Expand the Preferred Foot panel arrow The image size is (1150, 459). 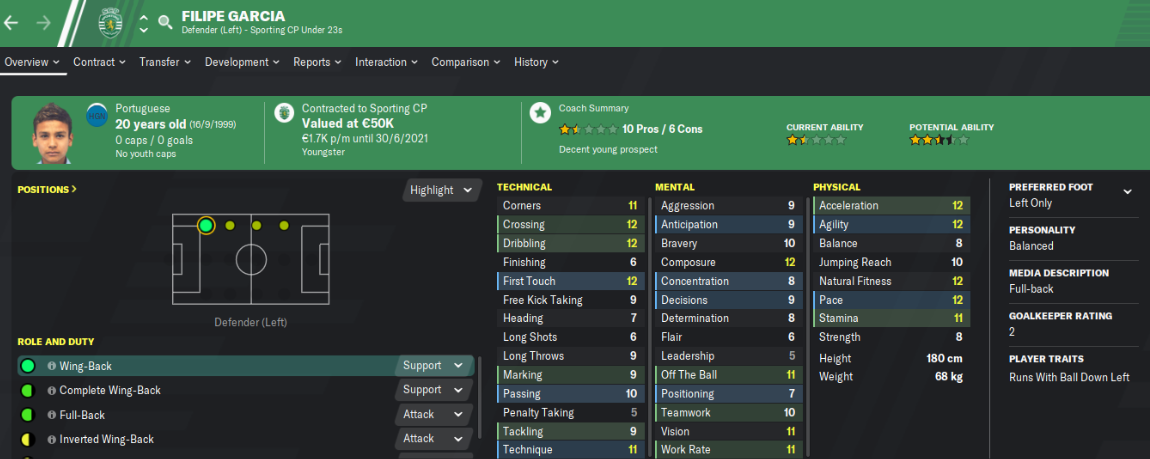pyautogui.click(x=1128, y=191)
